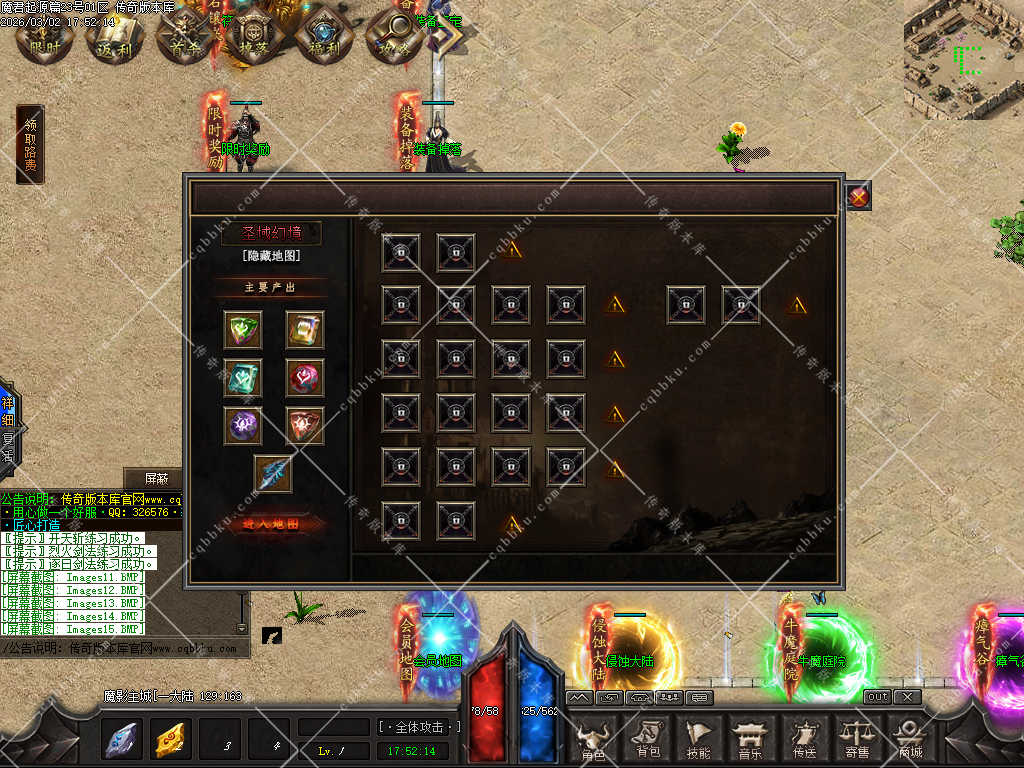Select the red orb gem reward
The image size is (1024, 768).
point(305,377)
